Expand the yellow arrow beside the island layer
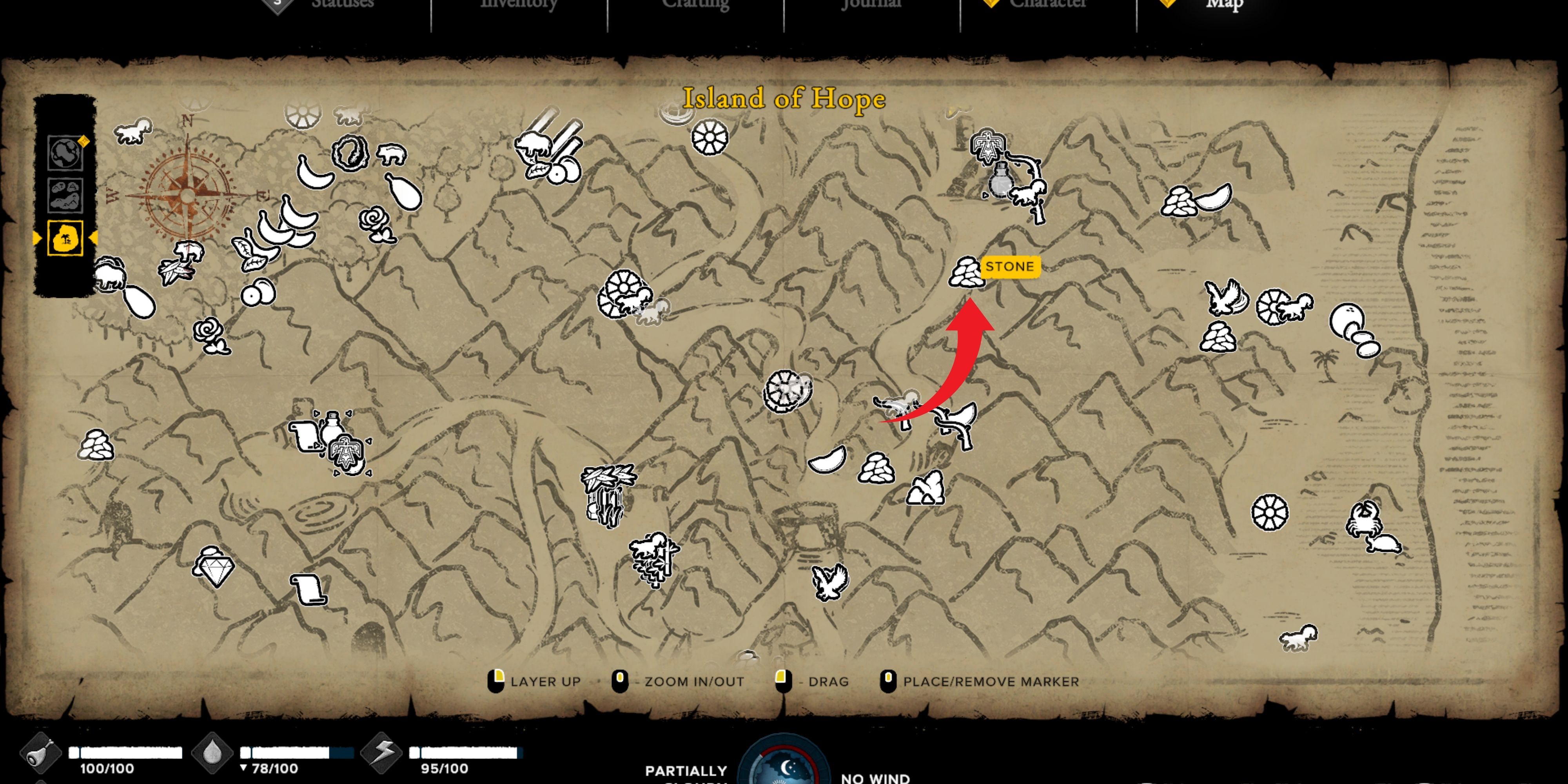The height and width of the screenshot is (784, 1568). [x=93, y=239]
